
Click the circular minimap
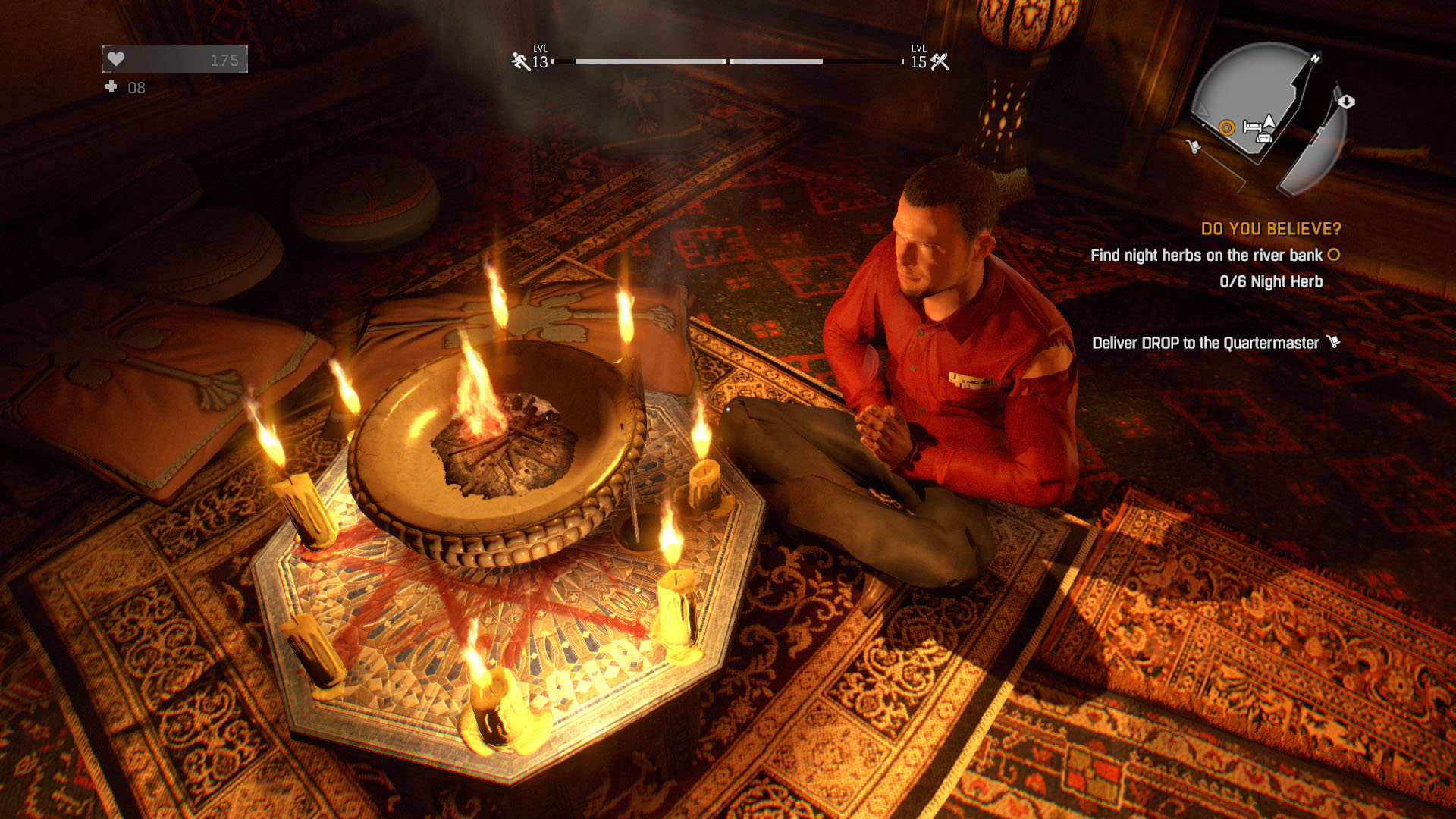tap(1267, 118)
